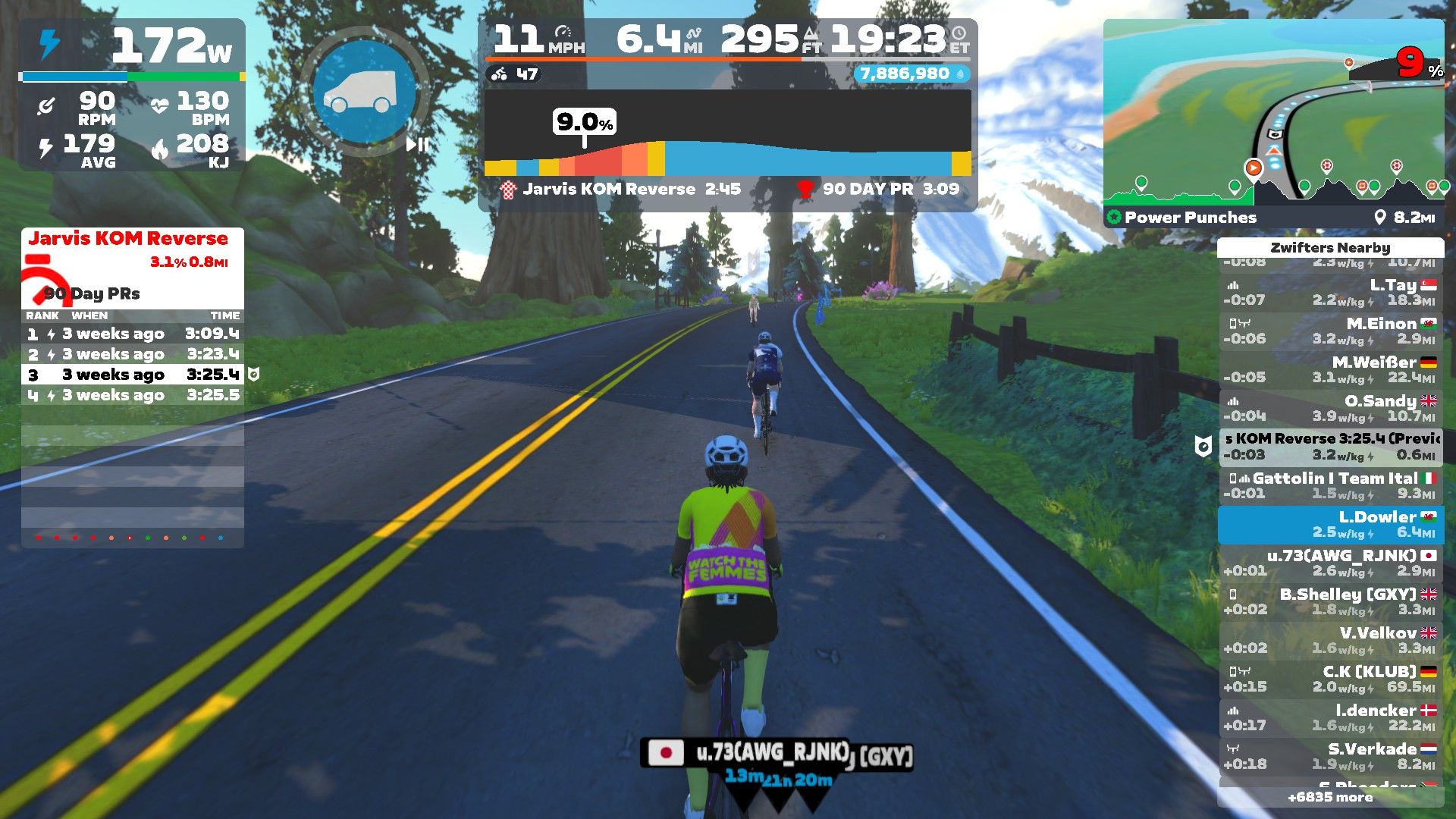Image resolution: width=1456 pixels, height=819 pixels.
Task: Choose M.Einon from the nearby riders
Action: (x=1331, y=331)
